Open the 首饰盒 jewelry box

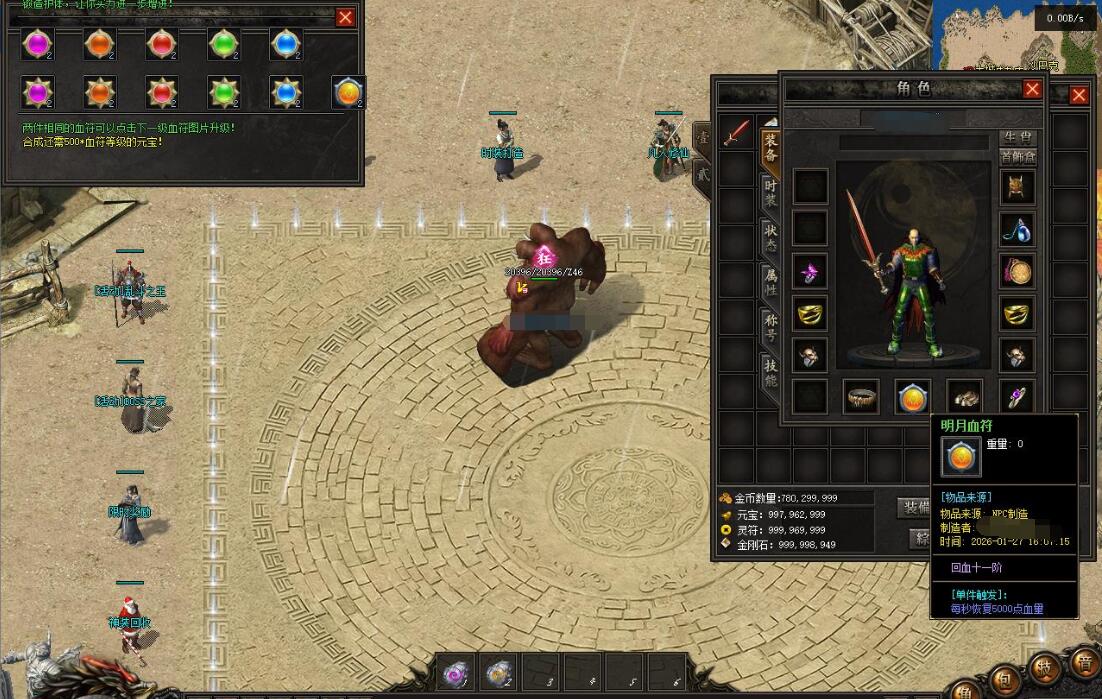point(1018,157)
